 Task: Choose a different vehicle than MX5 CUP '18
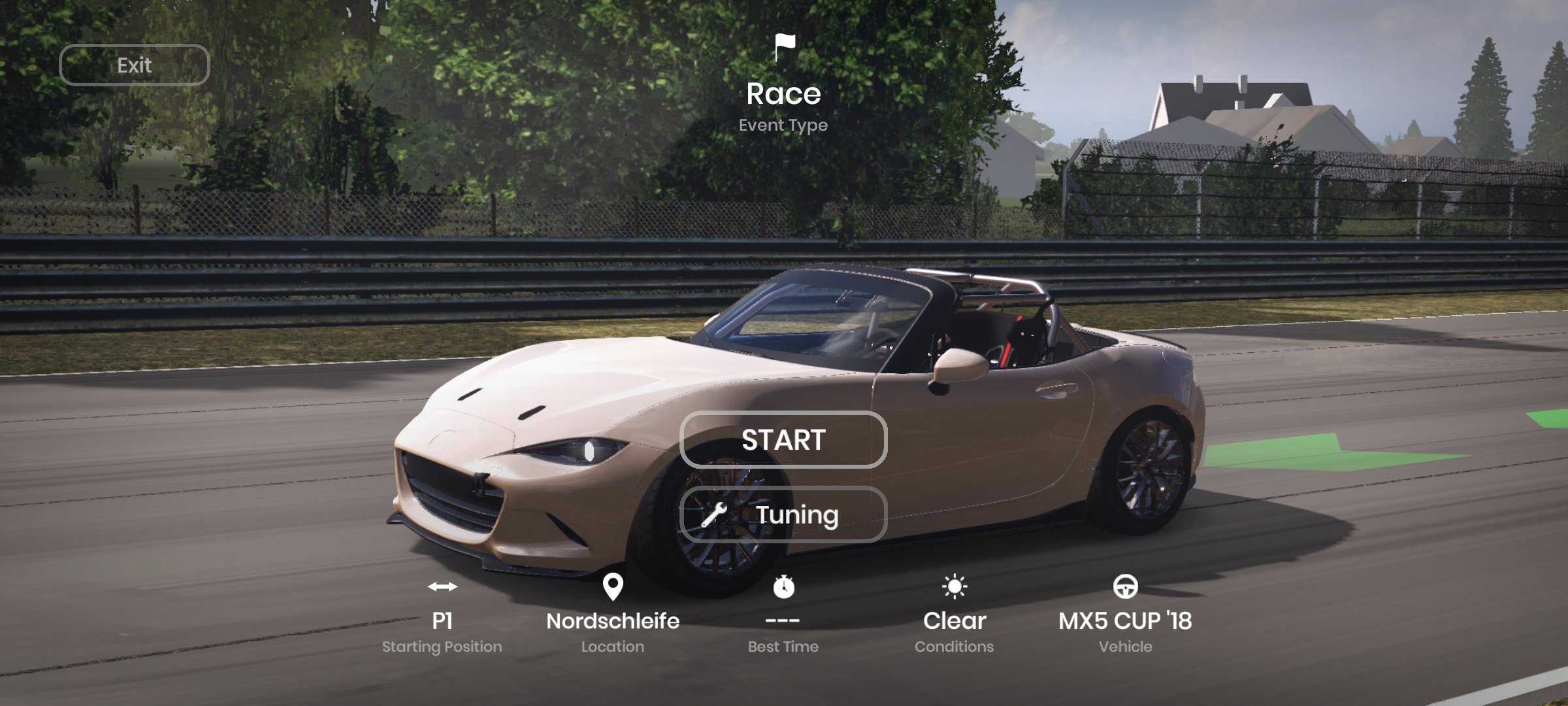tap(1125, 620)
